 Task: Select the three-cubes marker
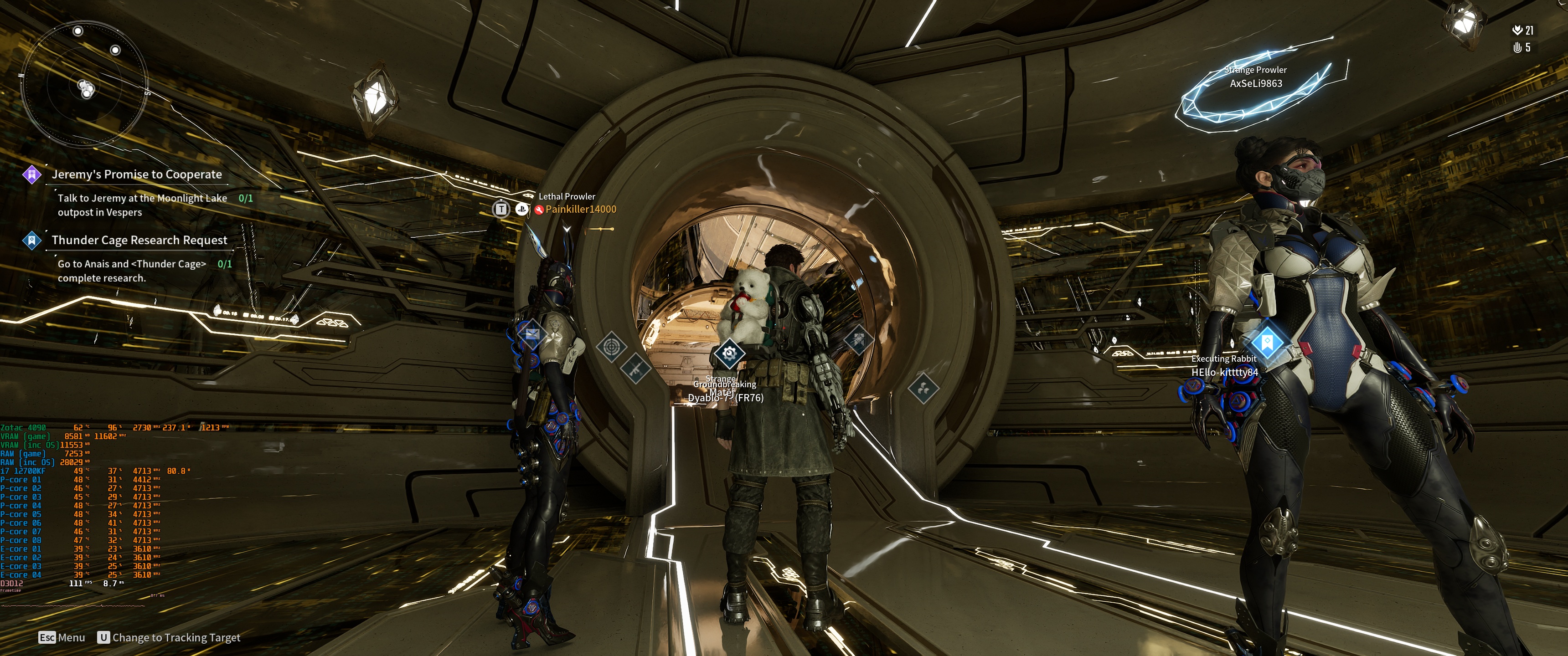pyautogui.click(x=923, y=388)
